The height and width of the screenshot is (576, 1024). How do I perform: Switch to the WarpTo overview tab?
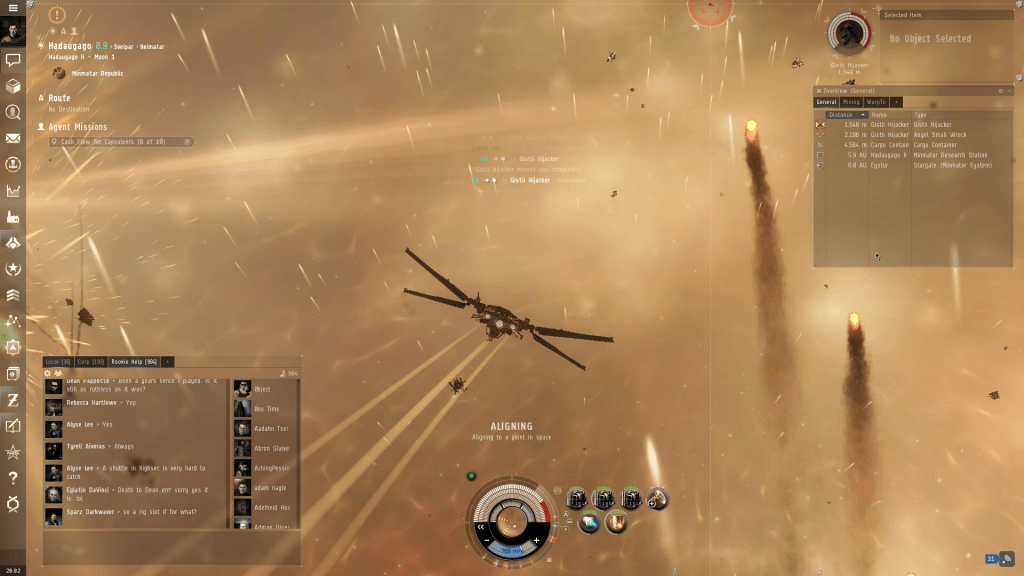click(877, 102)
